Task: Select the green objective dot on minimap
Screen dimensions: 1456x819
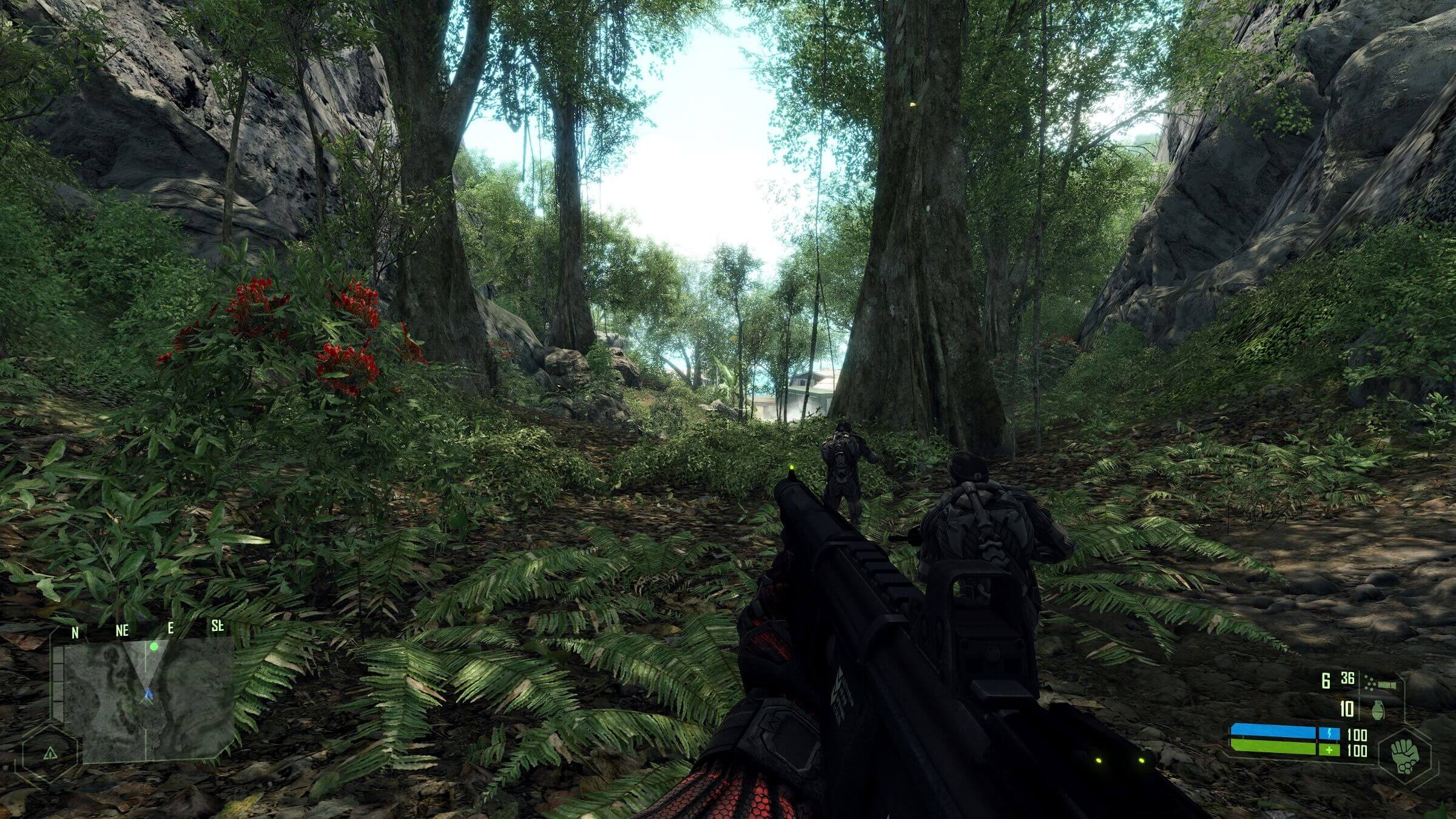Action: coord(154,647)
